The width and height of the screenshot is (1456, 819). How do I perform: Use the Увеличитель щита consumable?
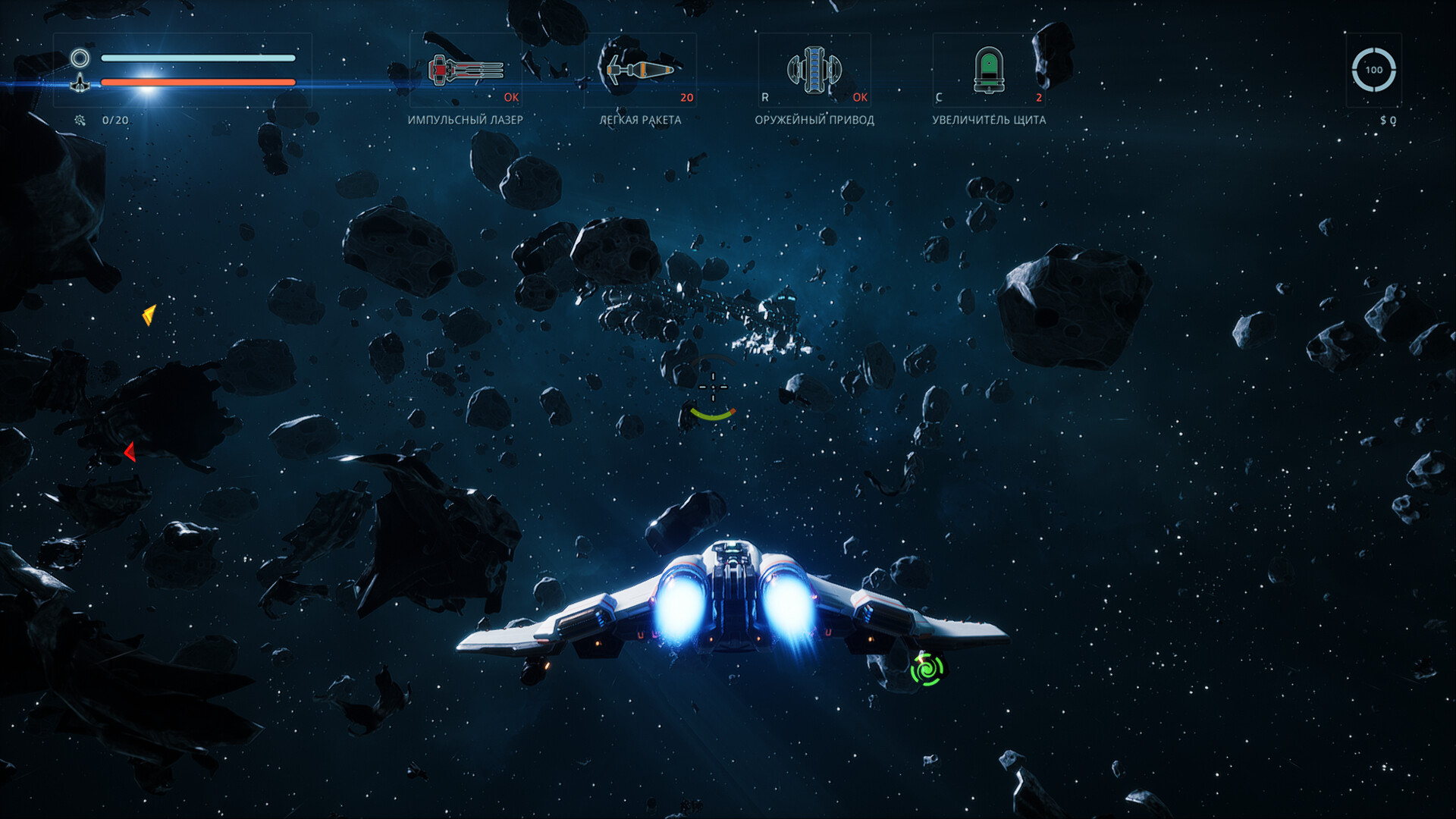(989, 71)
